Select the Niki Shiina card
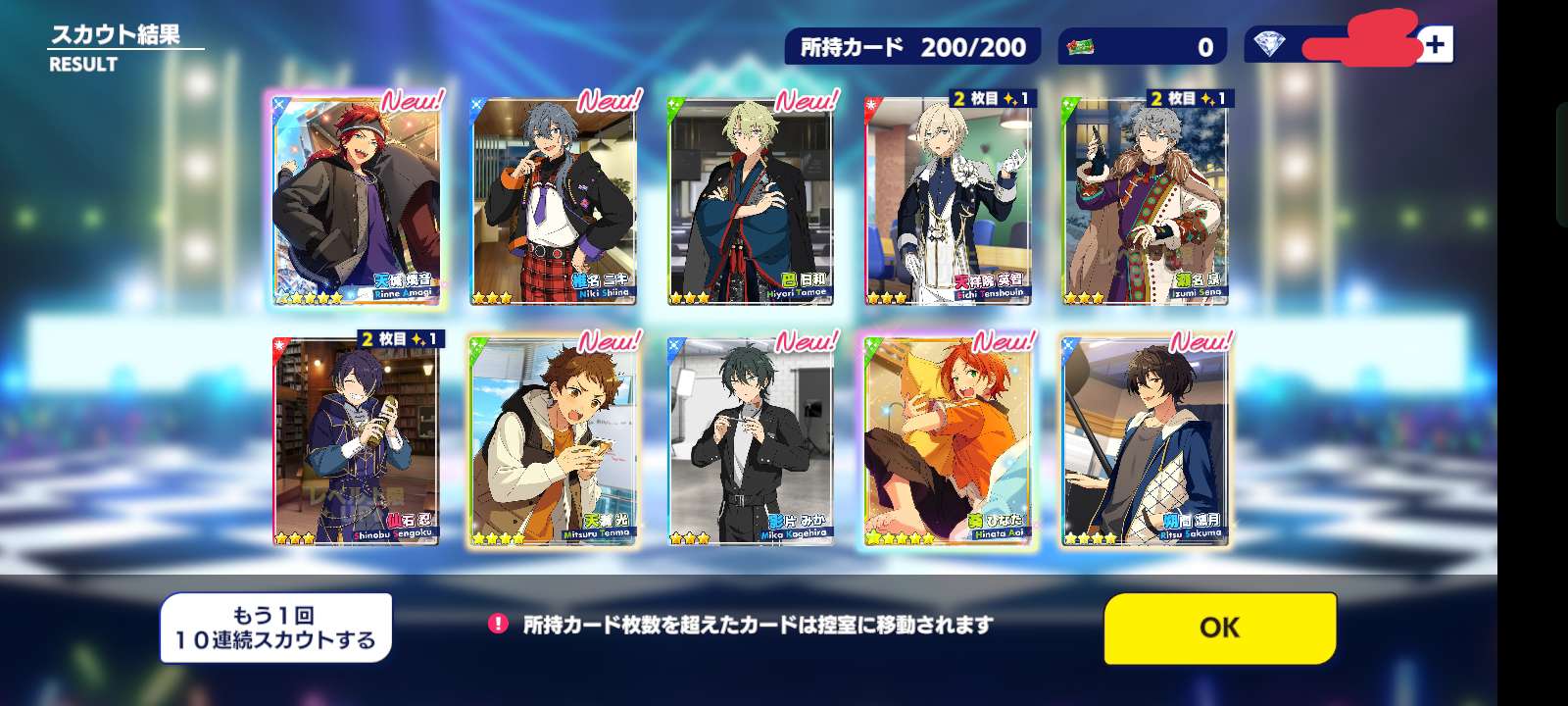1568x706 pixels. 553,201
